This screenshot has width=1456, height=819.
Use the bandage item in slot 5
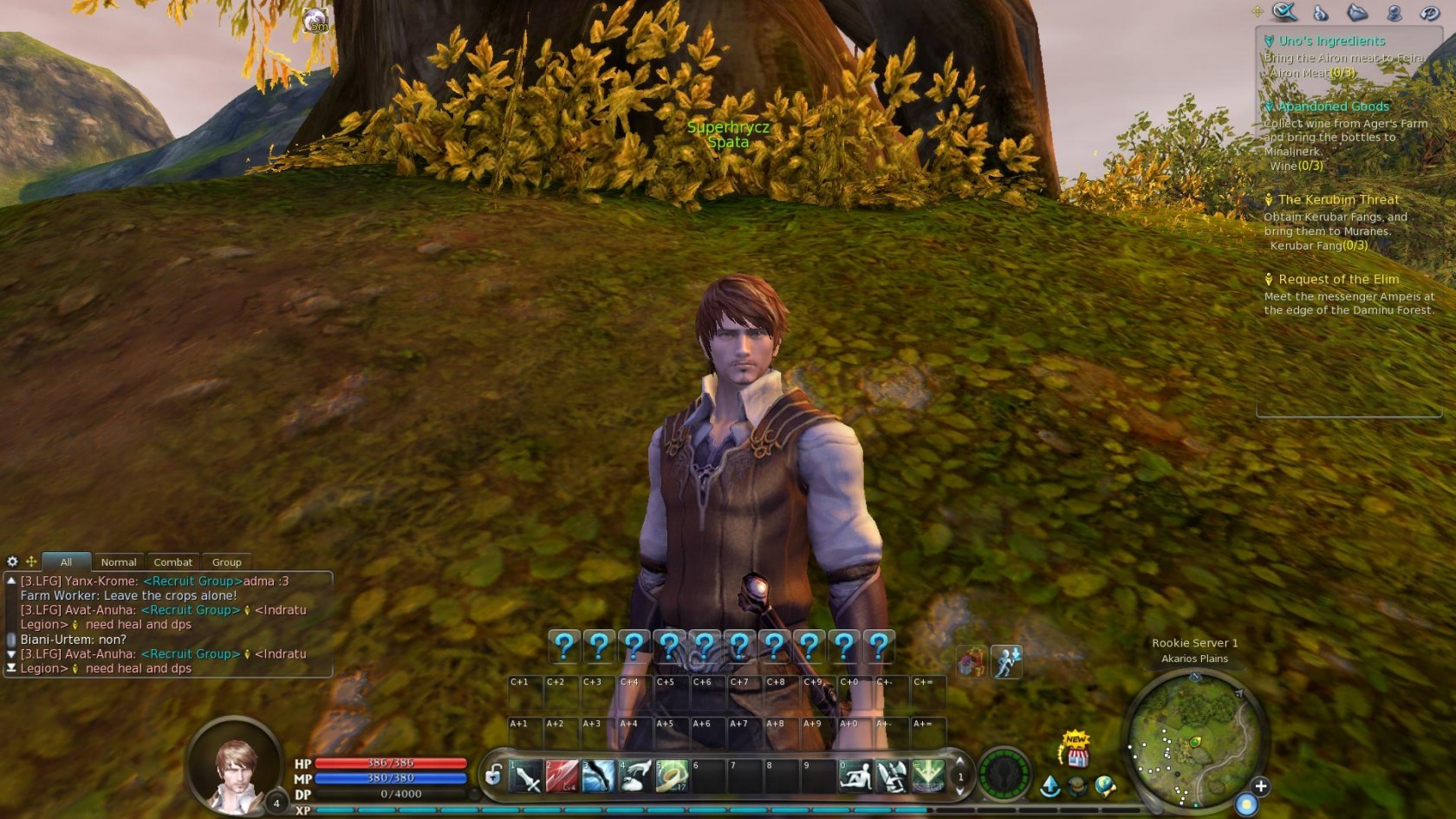(672, 777)
